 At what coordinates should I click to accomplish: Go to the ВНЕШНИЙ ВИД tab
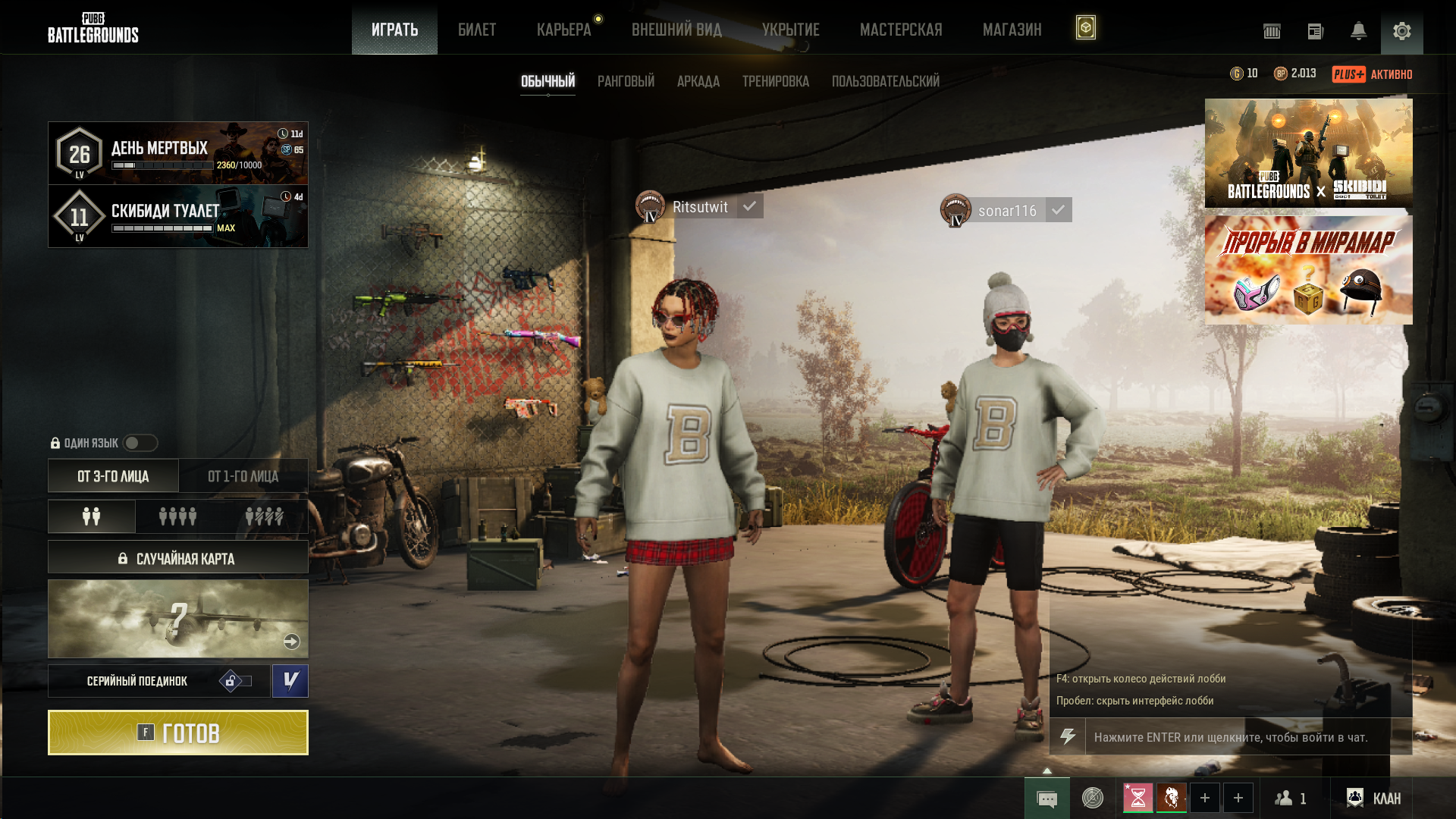tap(676, 30)
